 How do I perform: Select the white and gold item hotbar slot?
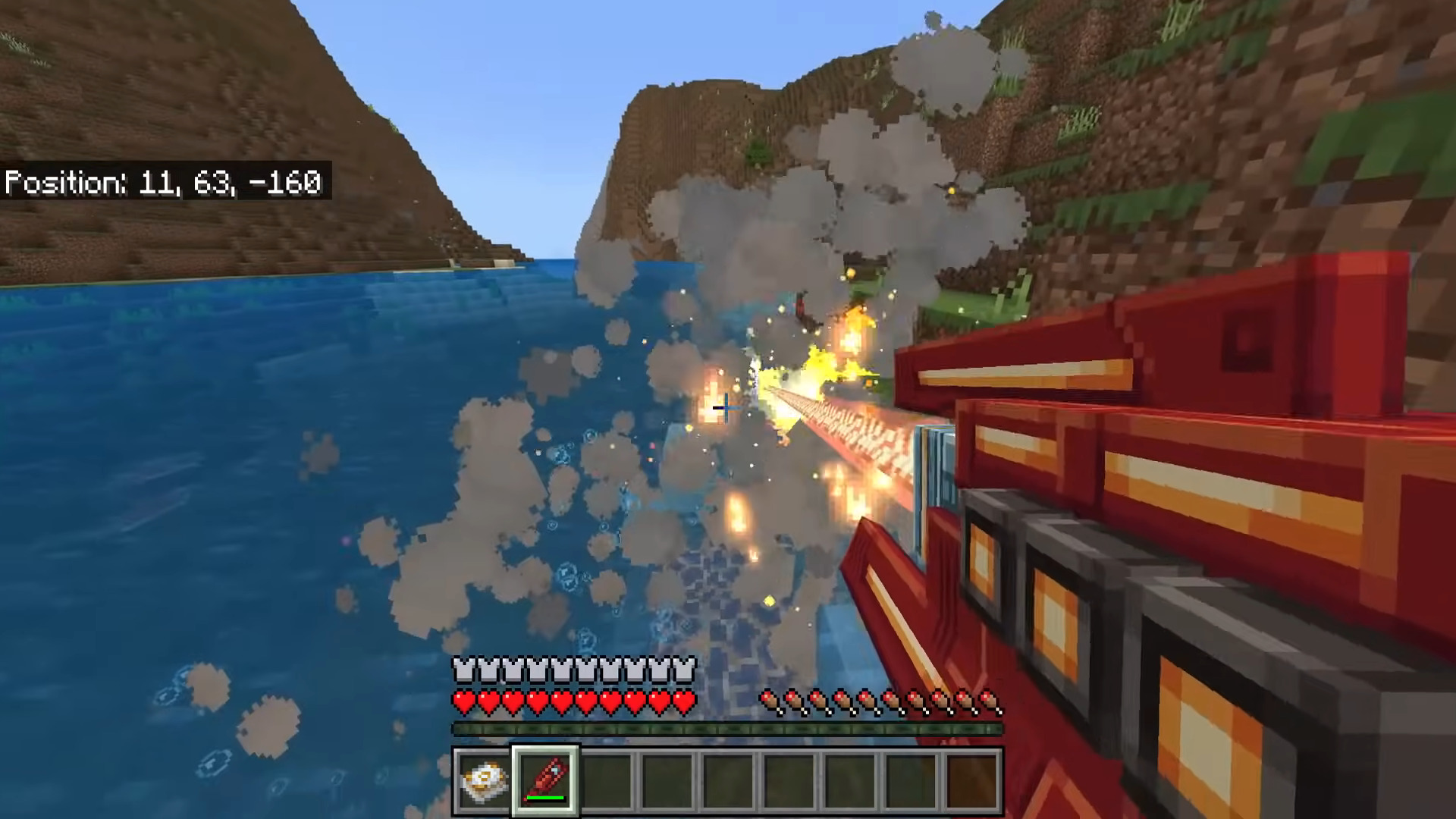(x=484, y=780)
